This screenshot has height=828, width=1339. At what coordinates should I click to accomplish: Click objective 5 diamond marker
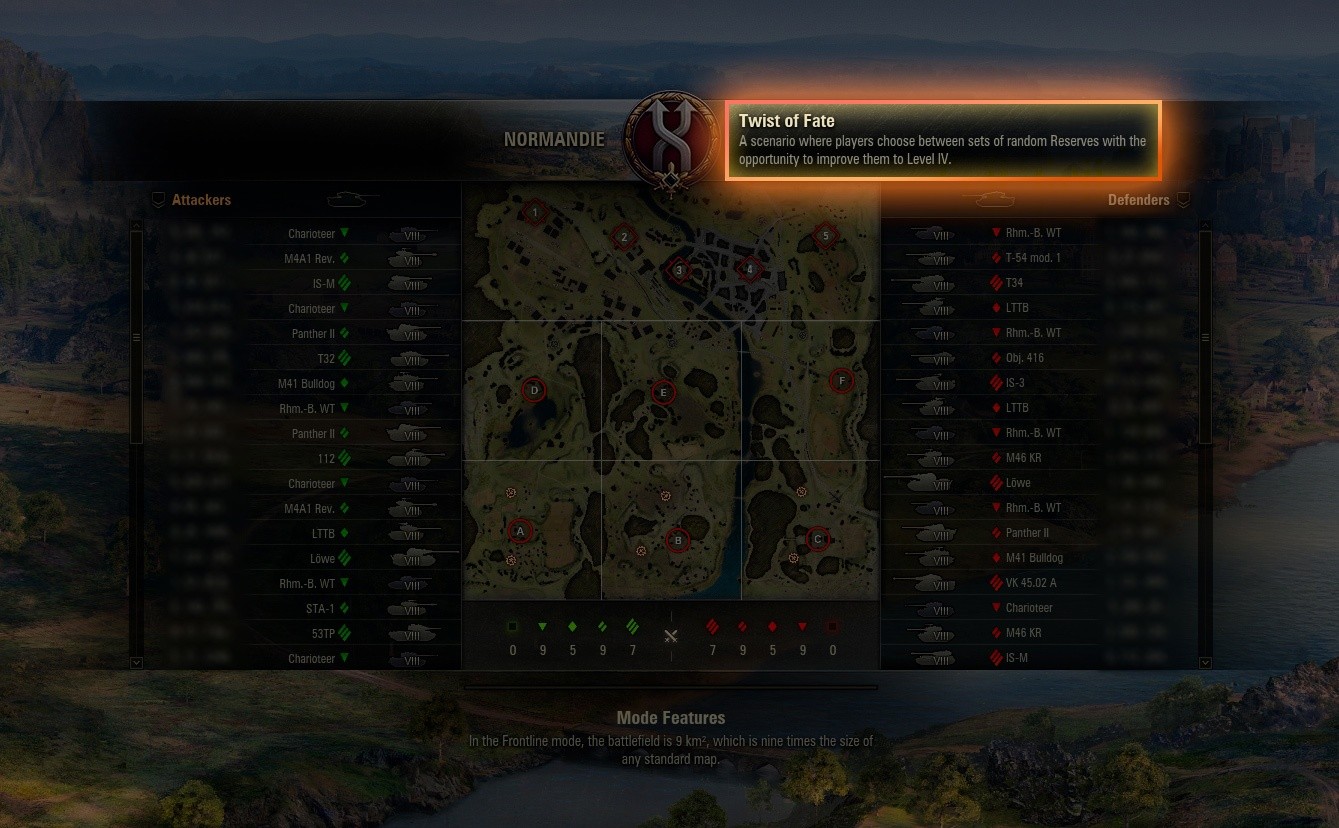(x=825, y=235)
